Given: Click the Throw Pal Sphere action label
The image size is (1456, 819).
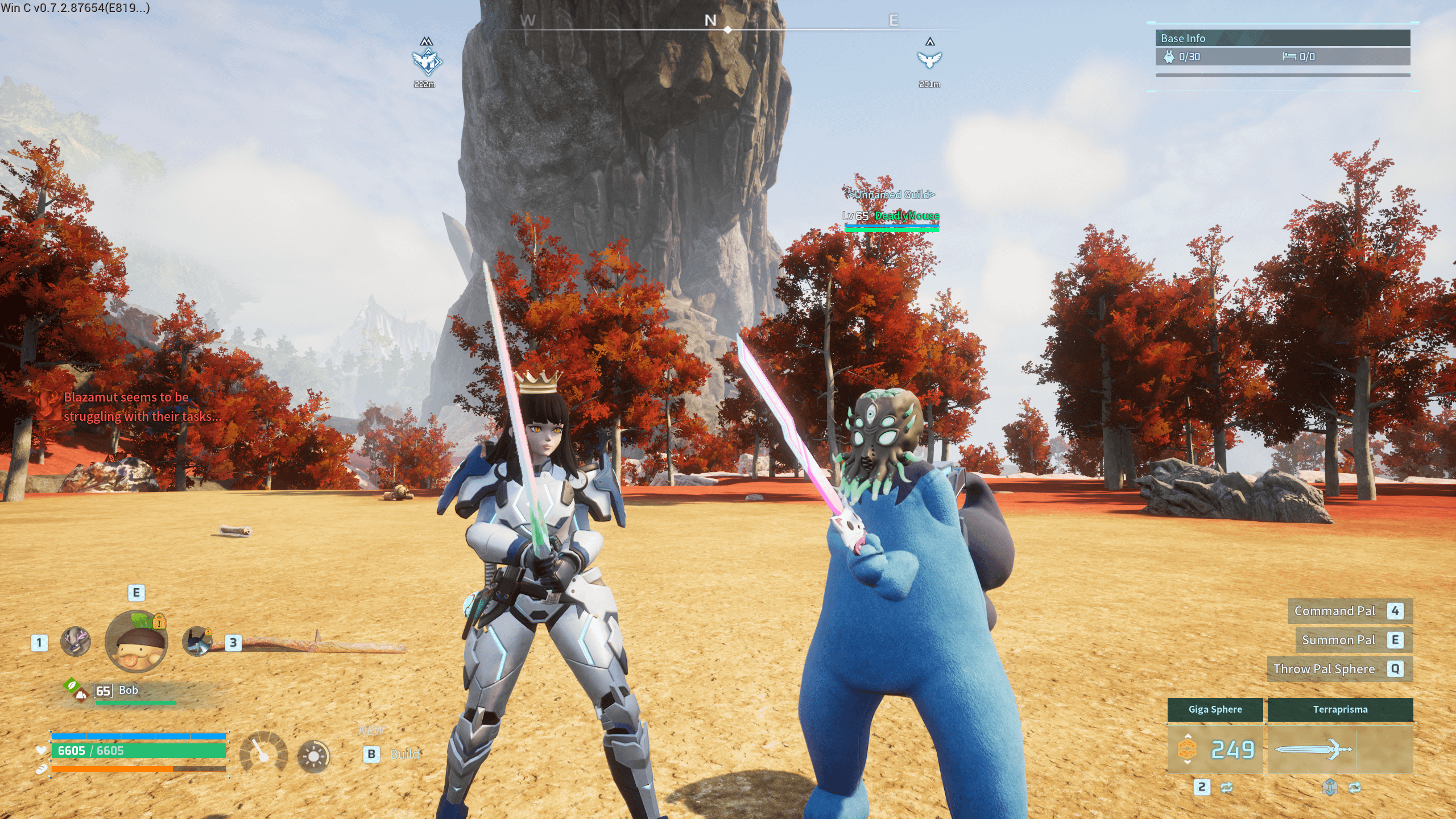Looking at the screenshot, I should [1324, 669].
